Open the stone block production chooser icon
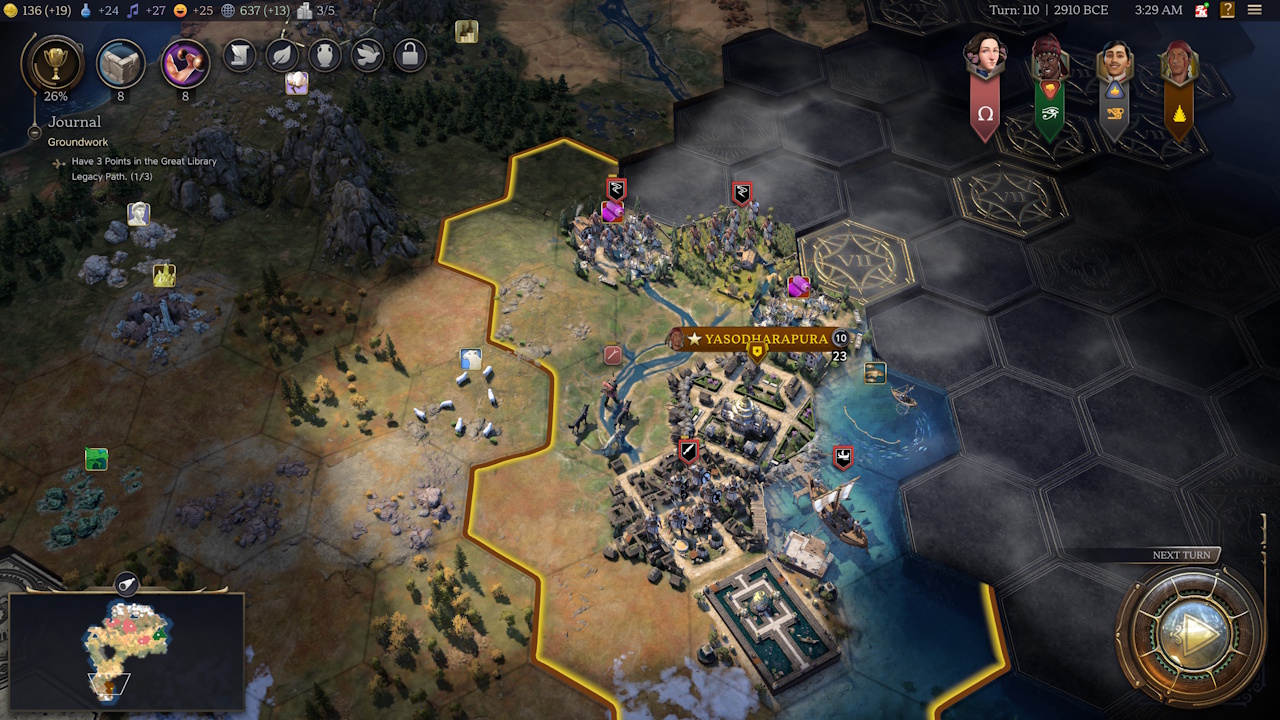Image resolution: width=1280 pixels, height=720 pixels. [120, 62]
